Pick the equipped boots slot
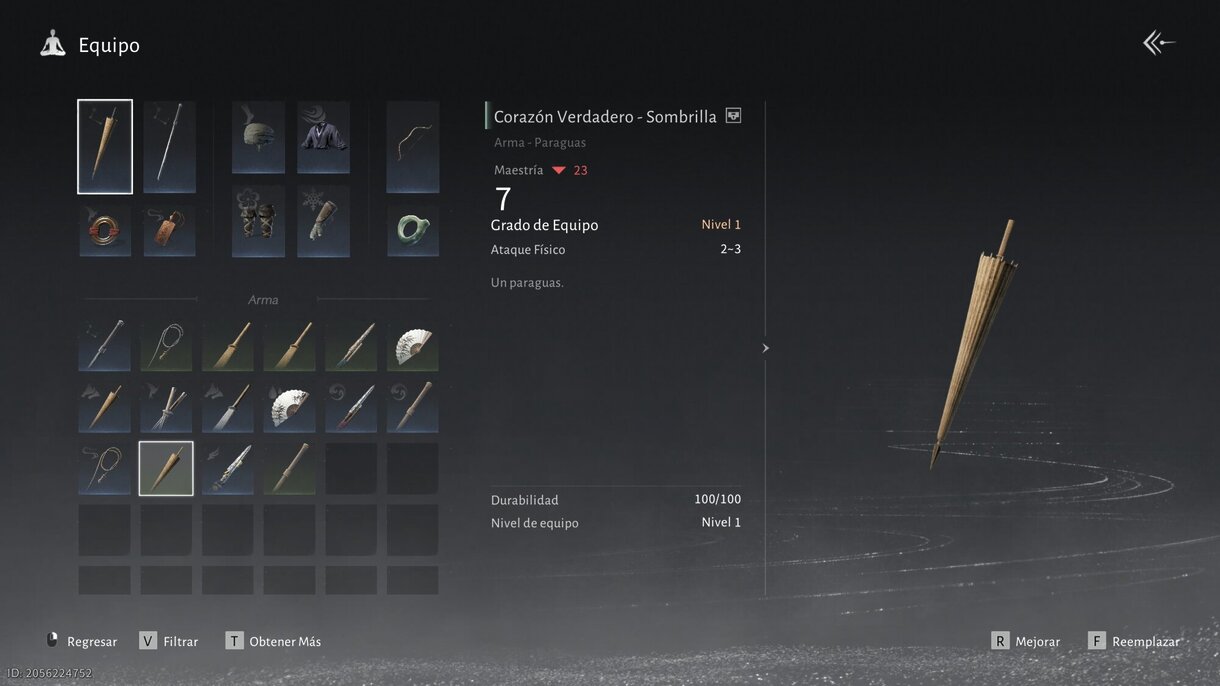Image resolution: width=1220 pixels, height=686 pixels. [x=258, y=220]
